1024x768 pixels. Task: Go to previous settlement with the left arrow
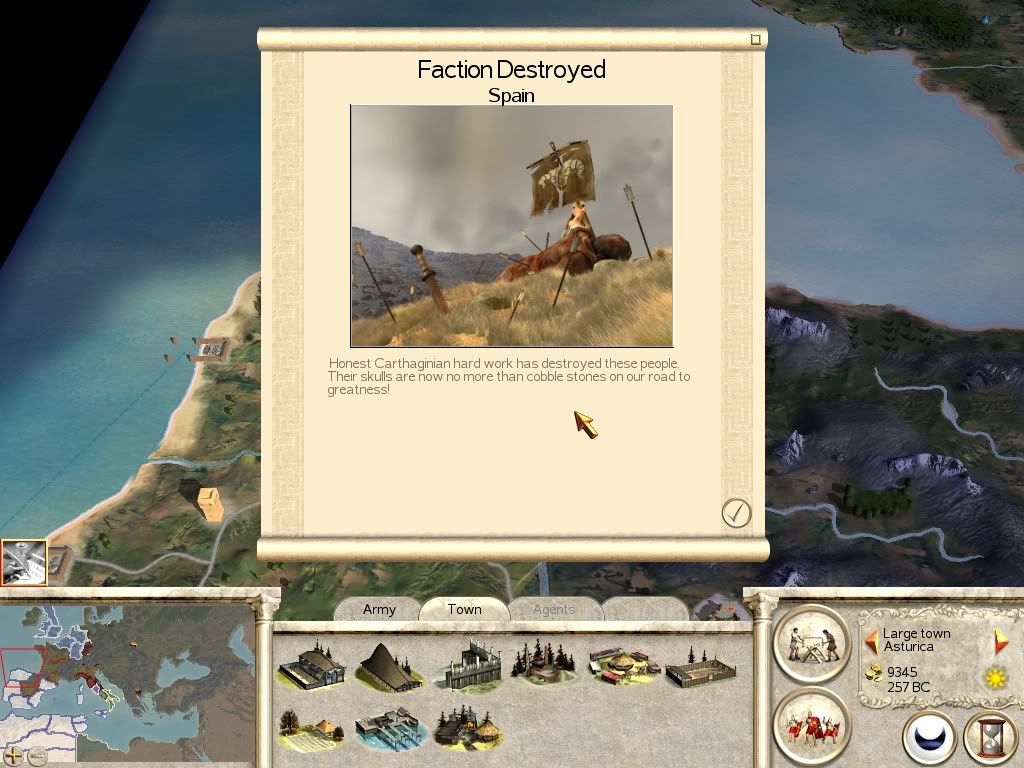[x=871, y=640]
